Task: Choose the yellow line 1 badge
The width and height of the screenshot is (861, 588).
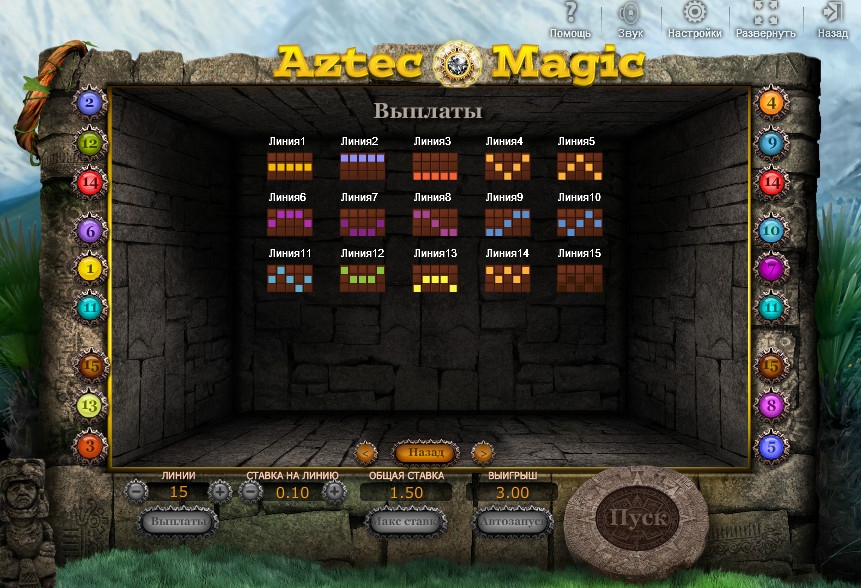Action: coord(90,268)
